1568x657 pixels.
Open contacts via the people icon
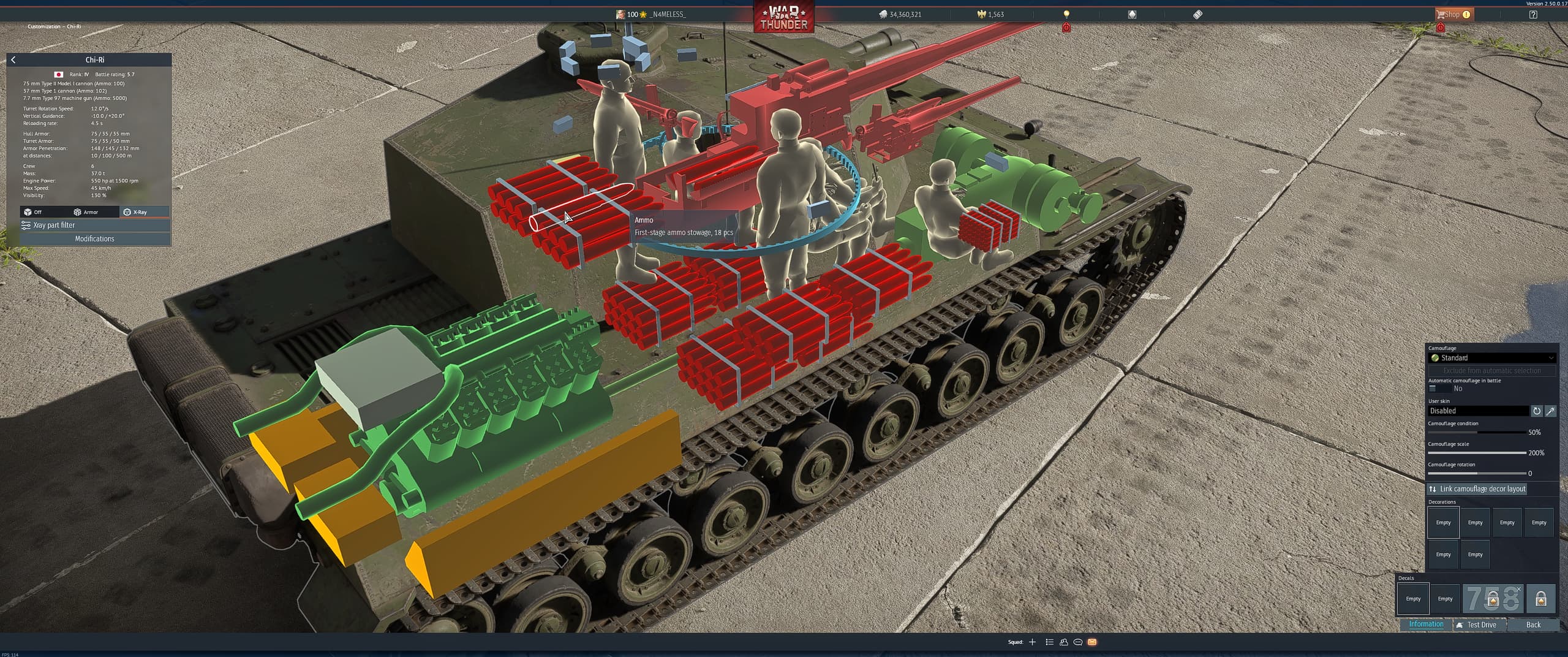click(x=1064, y=642)
